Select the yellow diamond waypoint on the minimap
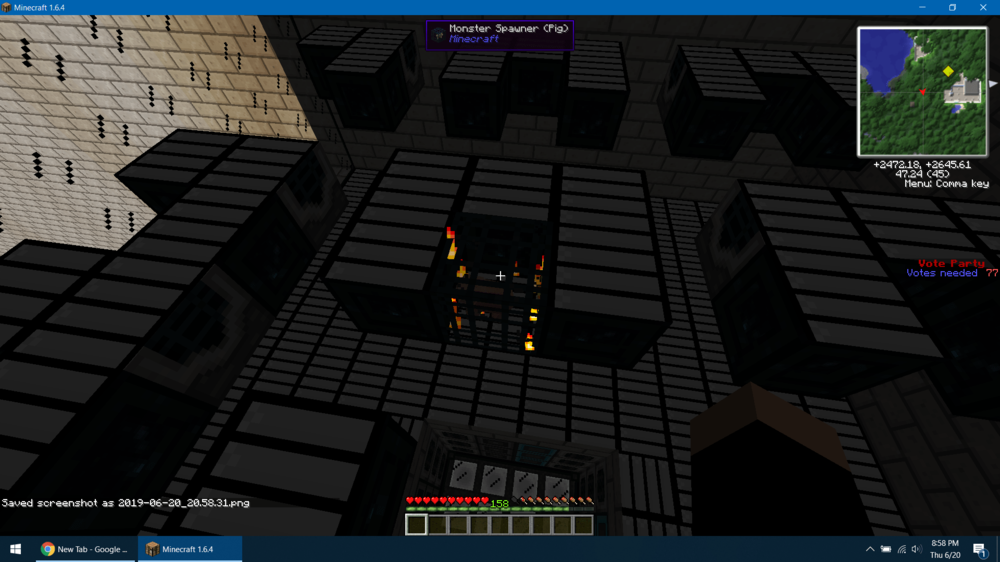Image resolution: width=1000 pixels, height=562 pixels. pos(948,71)
